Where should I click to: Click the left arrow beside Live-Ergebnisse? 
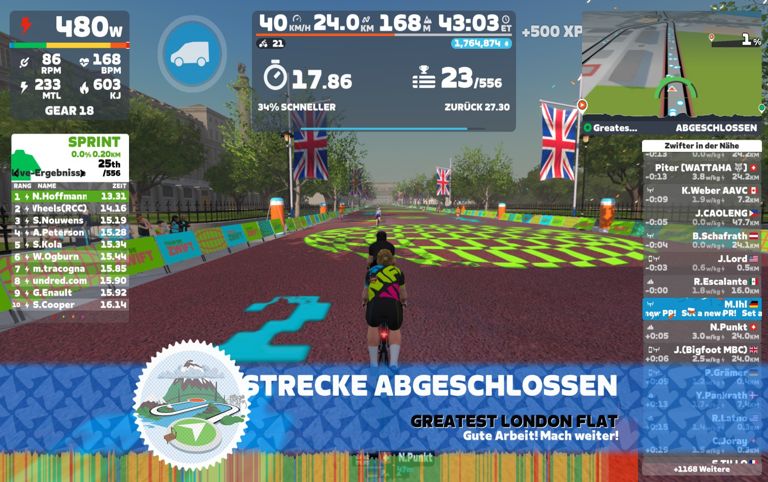coord(15,171)
